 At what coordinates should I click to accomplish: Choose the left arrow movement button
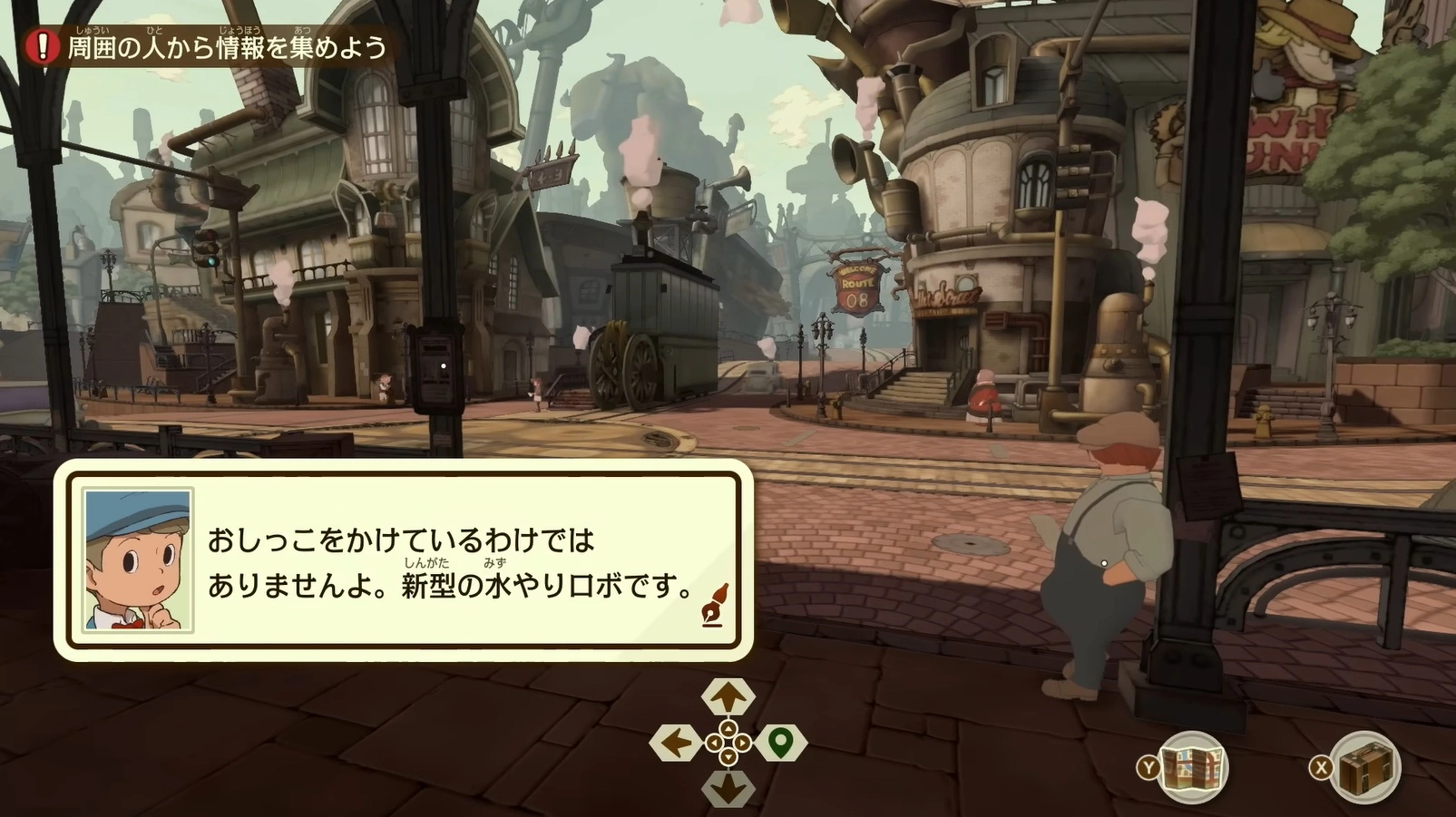tap(675, 744)
